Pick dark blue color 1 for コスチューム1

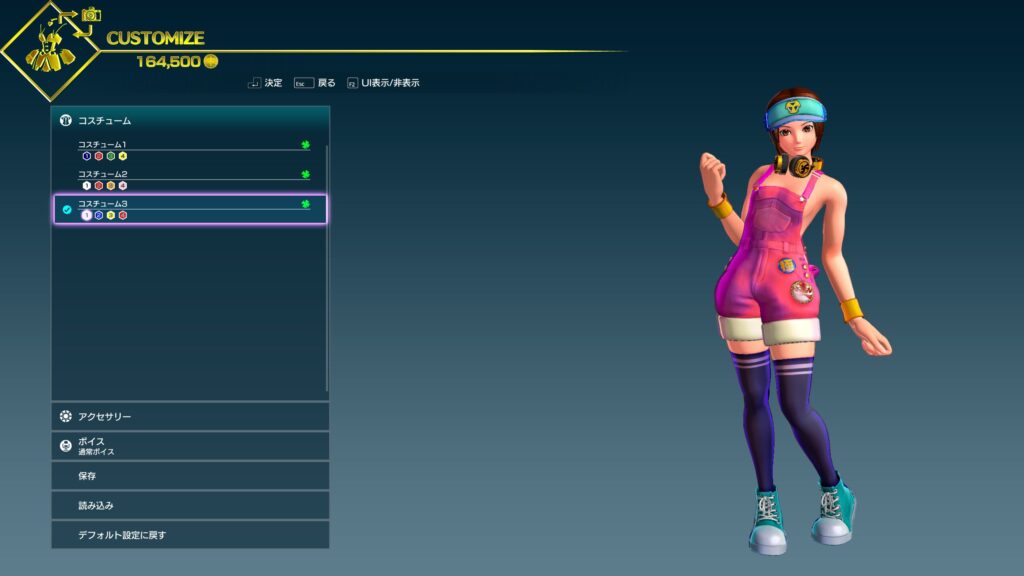coord(86,156)
